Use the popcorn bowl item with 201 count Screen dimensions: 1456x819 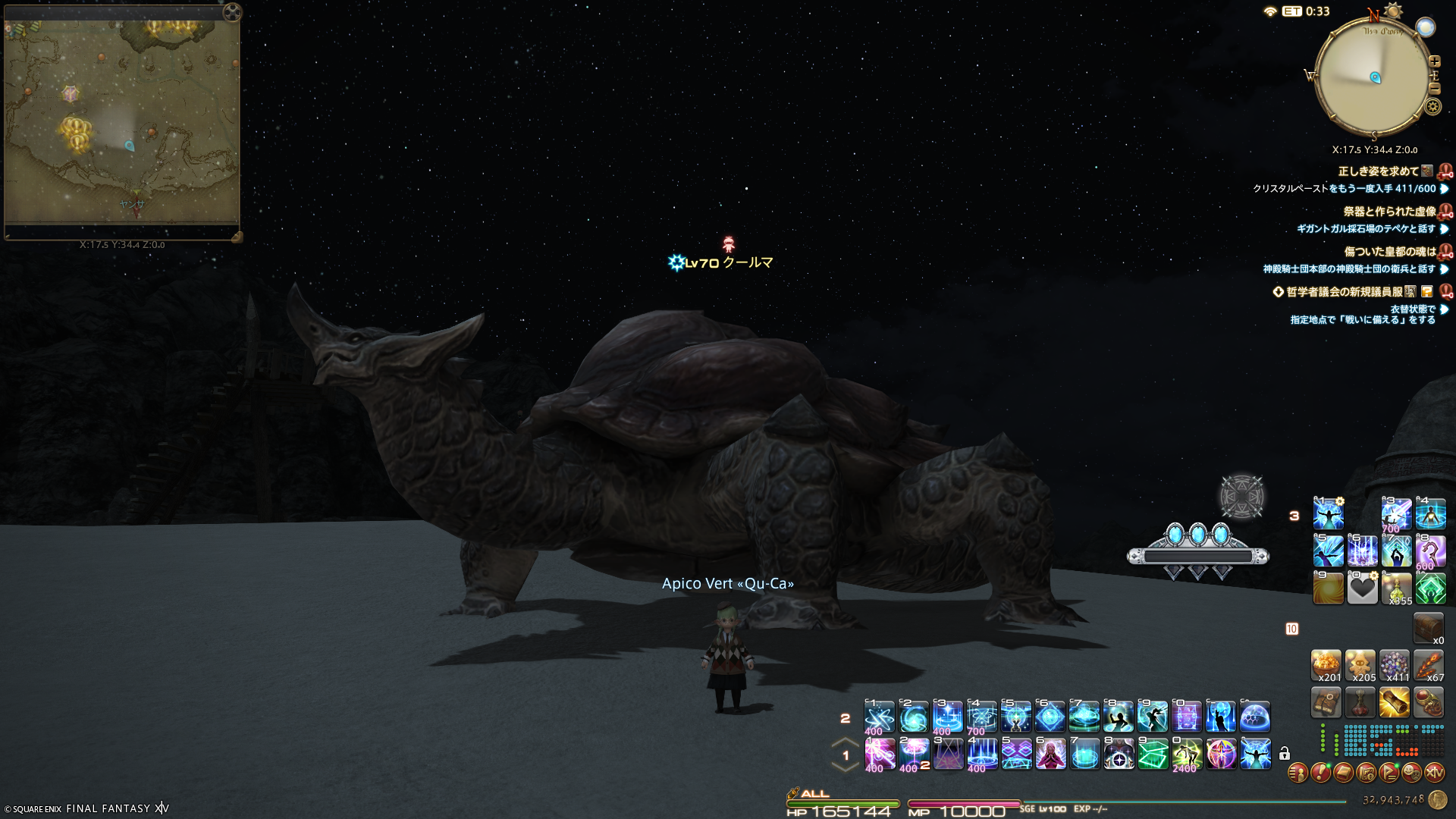coord(1327,665)
